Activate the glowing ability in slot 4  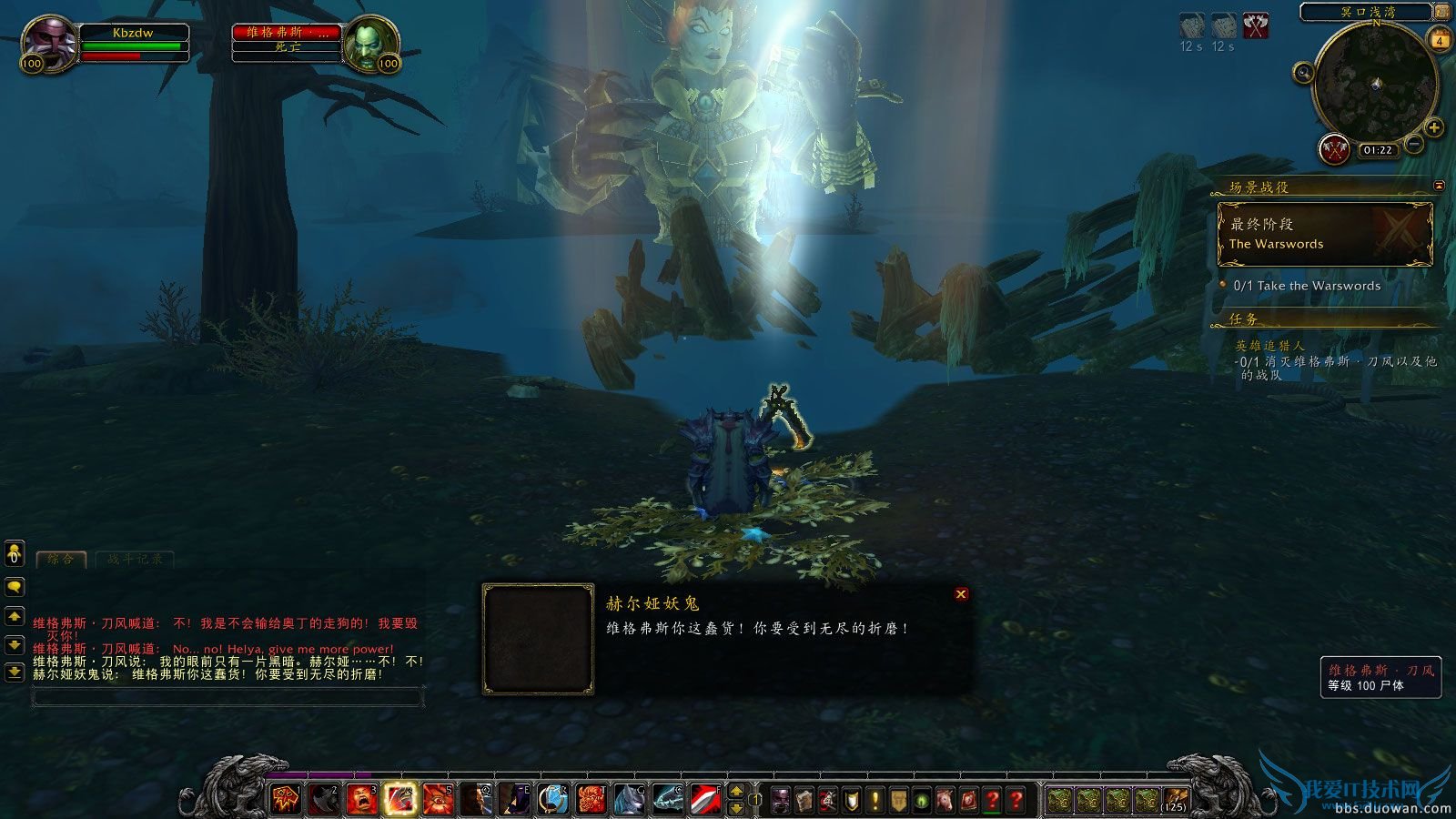399,795
